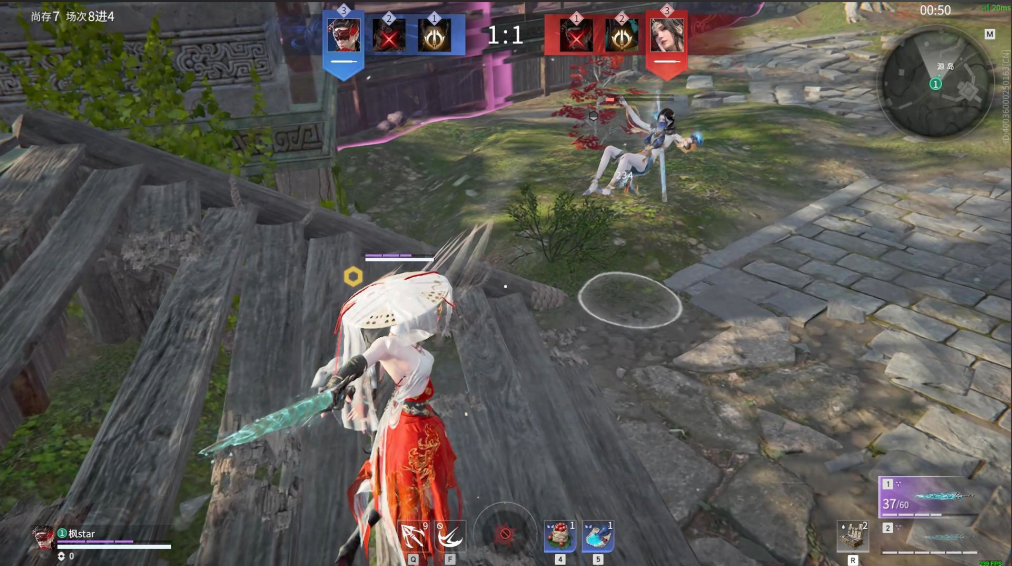Activate the curved slash skill icon
The width and height of the screenshot is (1012, 566).
tap(450, 537)
